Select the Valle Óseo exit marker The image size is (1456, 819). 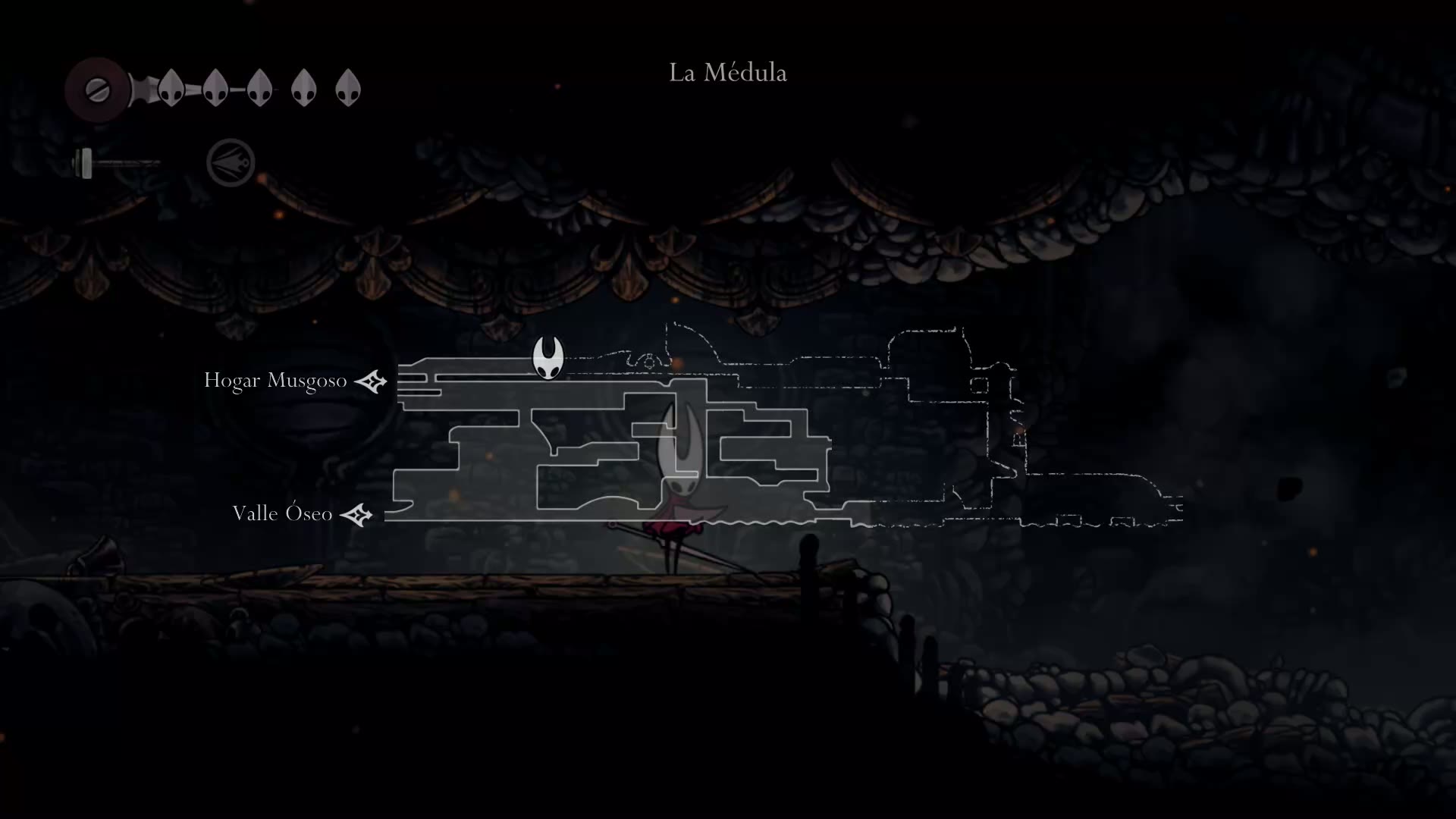(356, 515)
